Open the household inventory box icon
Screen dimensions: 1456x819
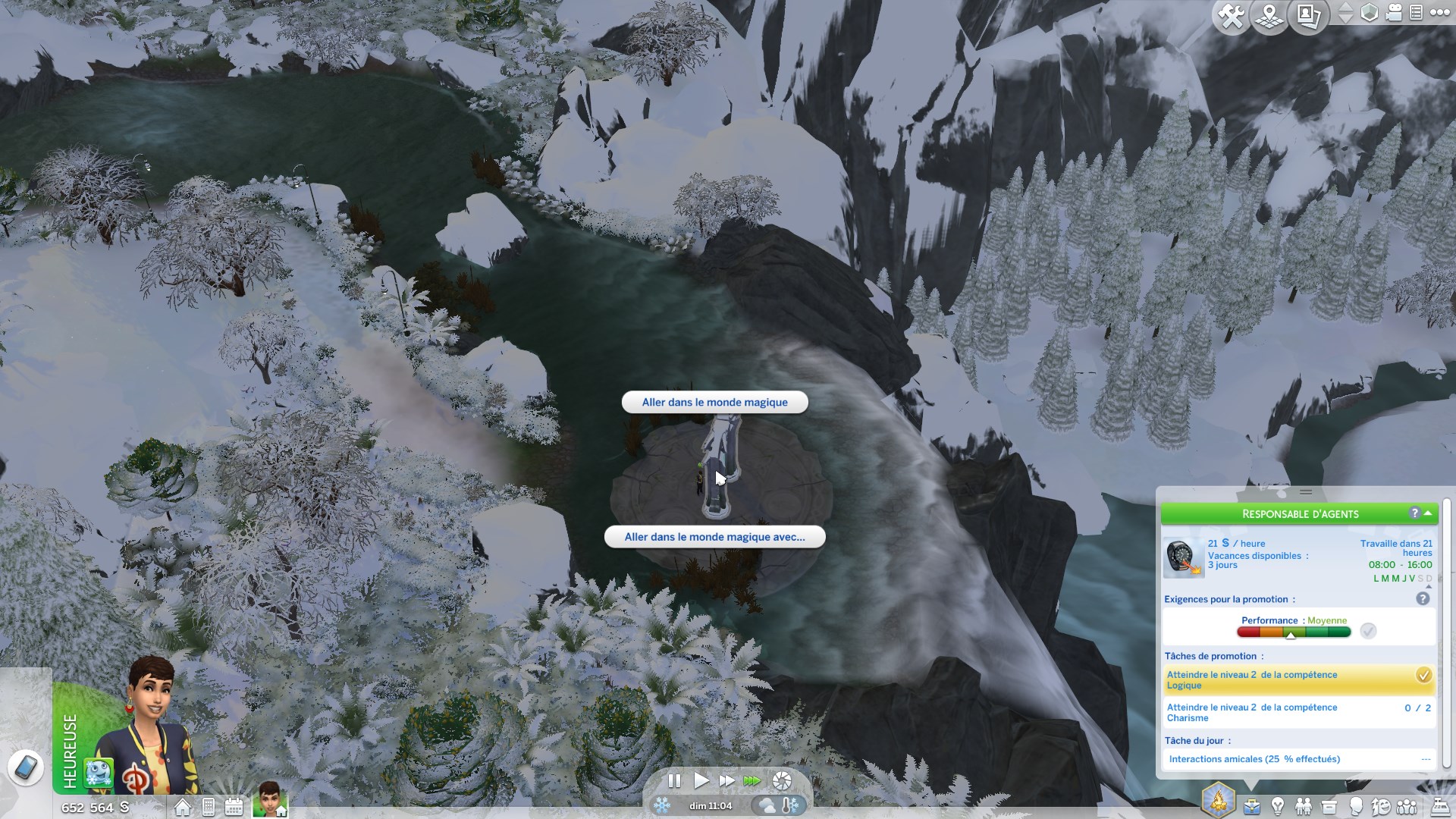click(x=1329, y=806)
